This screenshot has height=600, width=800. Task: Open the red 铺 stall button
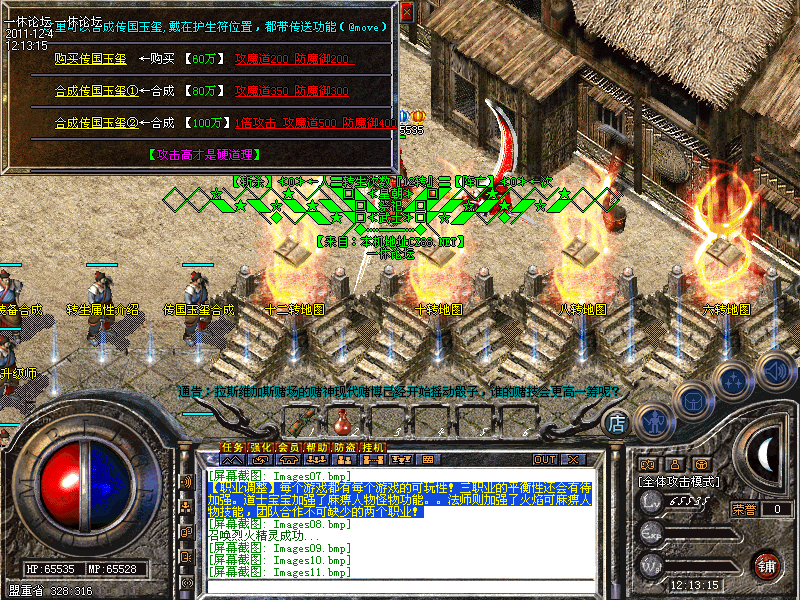point(767,564)
